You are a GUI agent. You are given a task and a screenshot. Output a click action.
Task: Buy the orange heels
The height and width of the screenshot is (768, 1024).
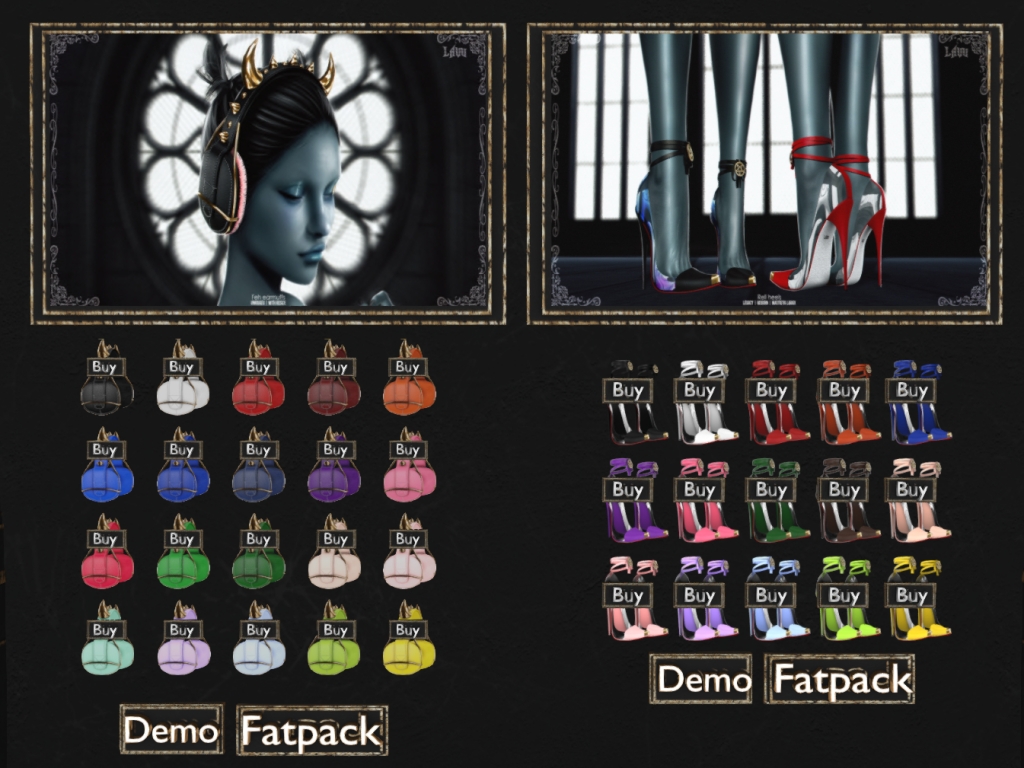click(843, 390)
